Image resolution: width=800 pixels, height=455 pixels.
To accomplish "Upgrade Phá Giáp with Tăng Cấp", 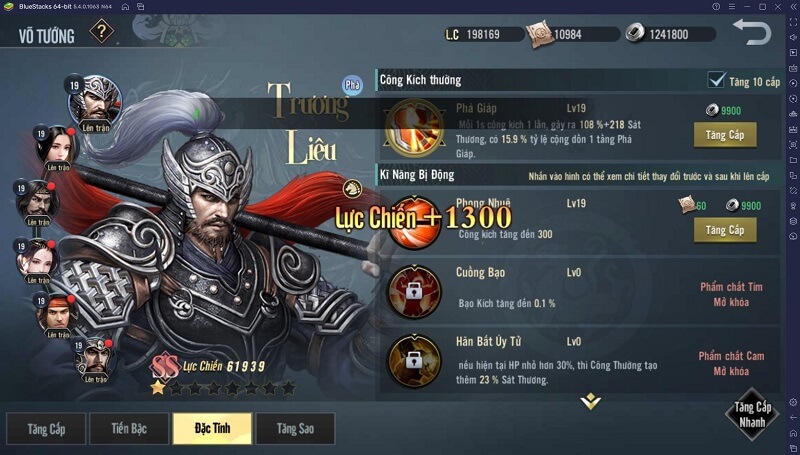I will [x=725, y=135].
